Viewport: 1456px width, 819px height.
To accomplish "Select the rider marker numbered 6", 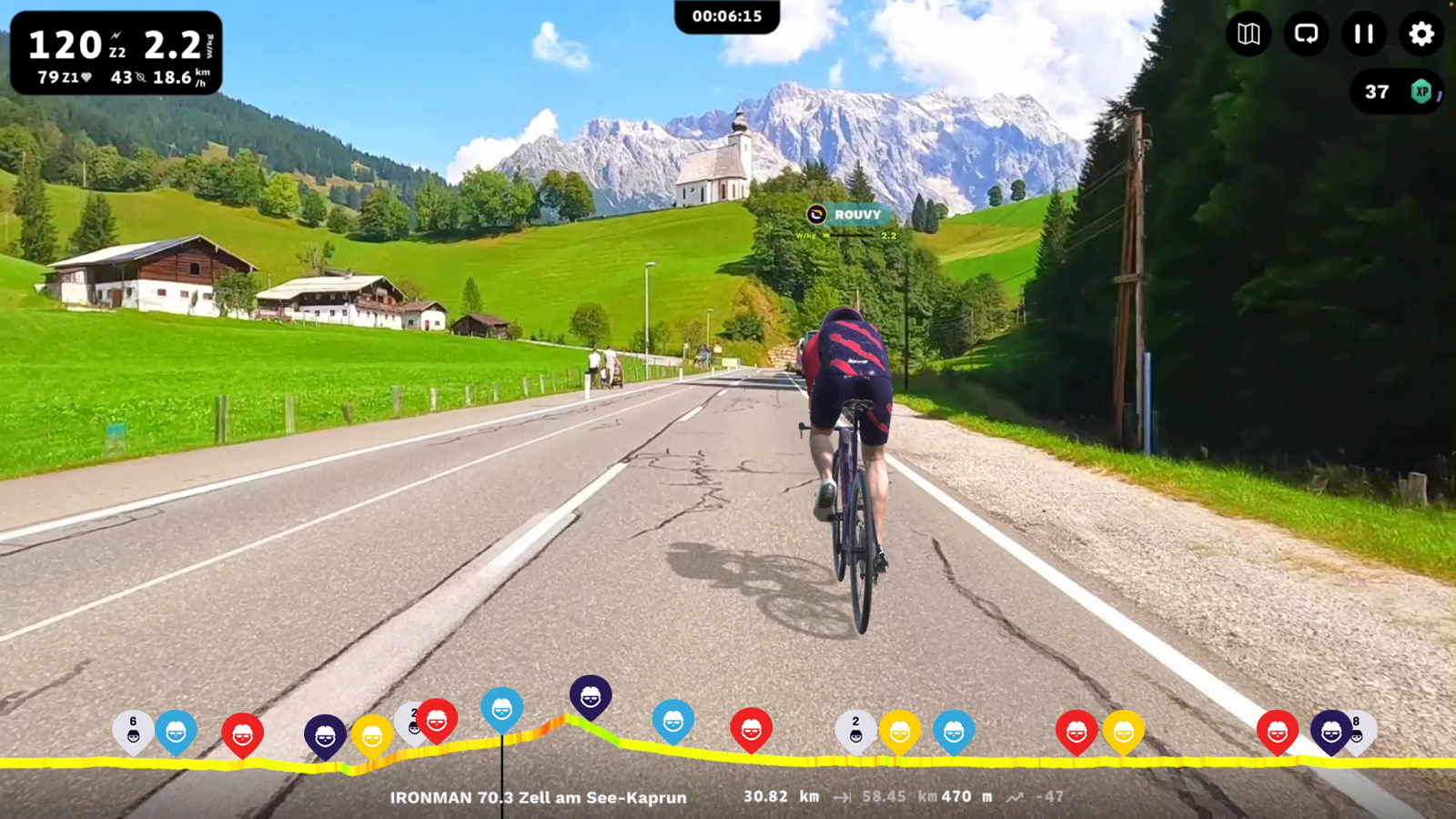I will click(x=133, y=730).
